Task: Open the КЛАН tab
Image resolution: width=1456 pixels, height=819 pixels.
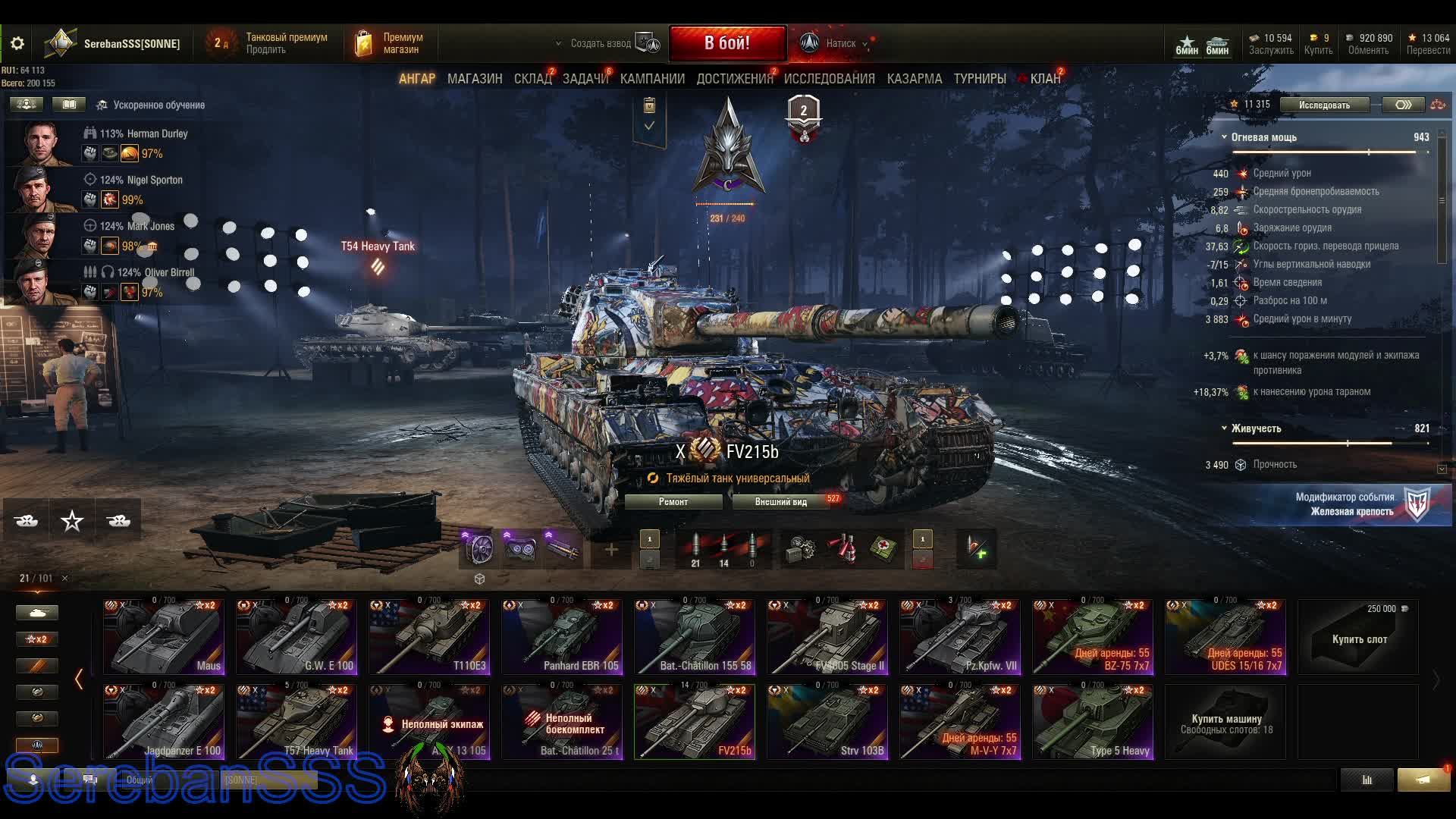Action: pos(1045,79)
